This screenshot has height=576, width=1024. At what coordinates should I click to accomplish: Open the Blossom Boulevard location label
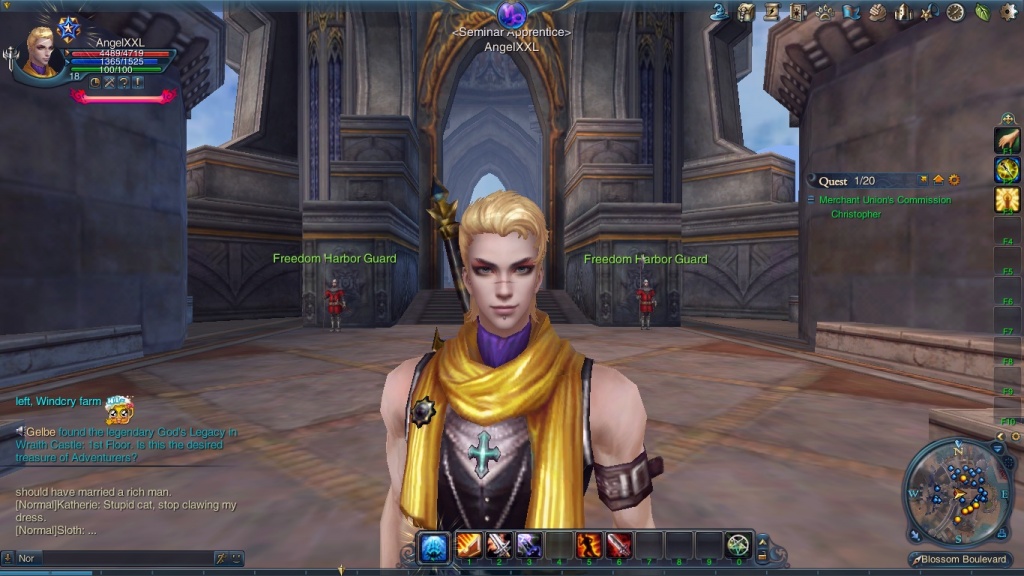pyautogui.click(x=962, y=559)
